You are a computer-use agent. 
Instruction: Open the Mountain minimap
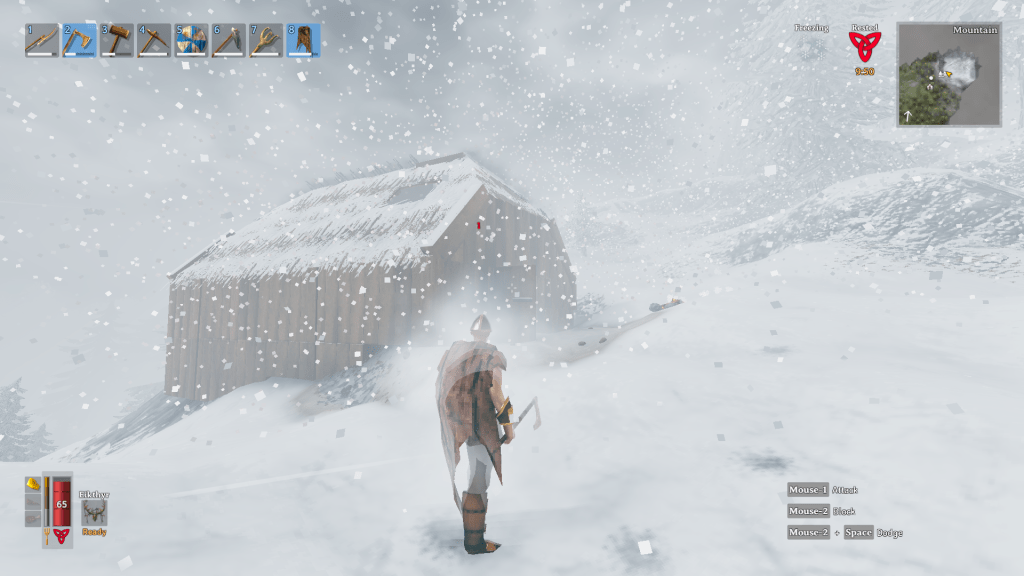pos(949,75)
